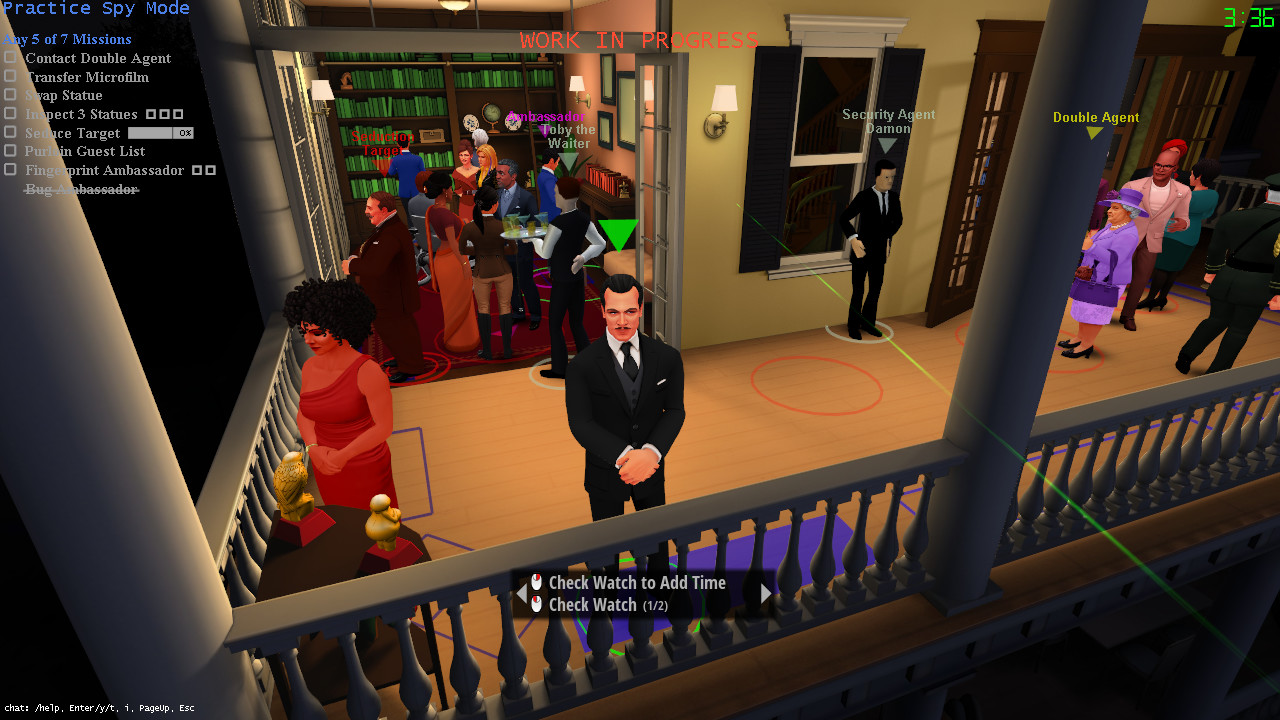This screenshot has width=1280, height=720.
Task: Click the WORK IN PROGRESS banner text
Action: click(x=637, y=40)
